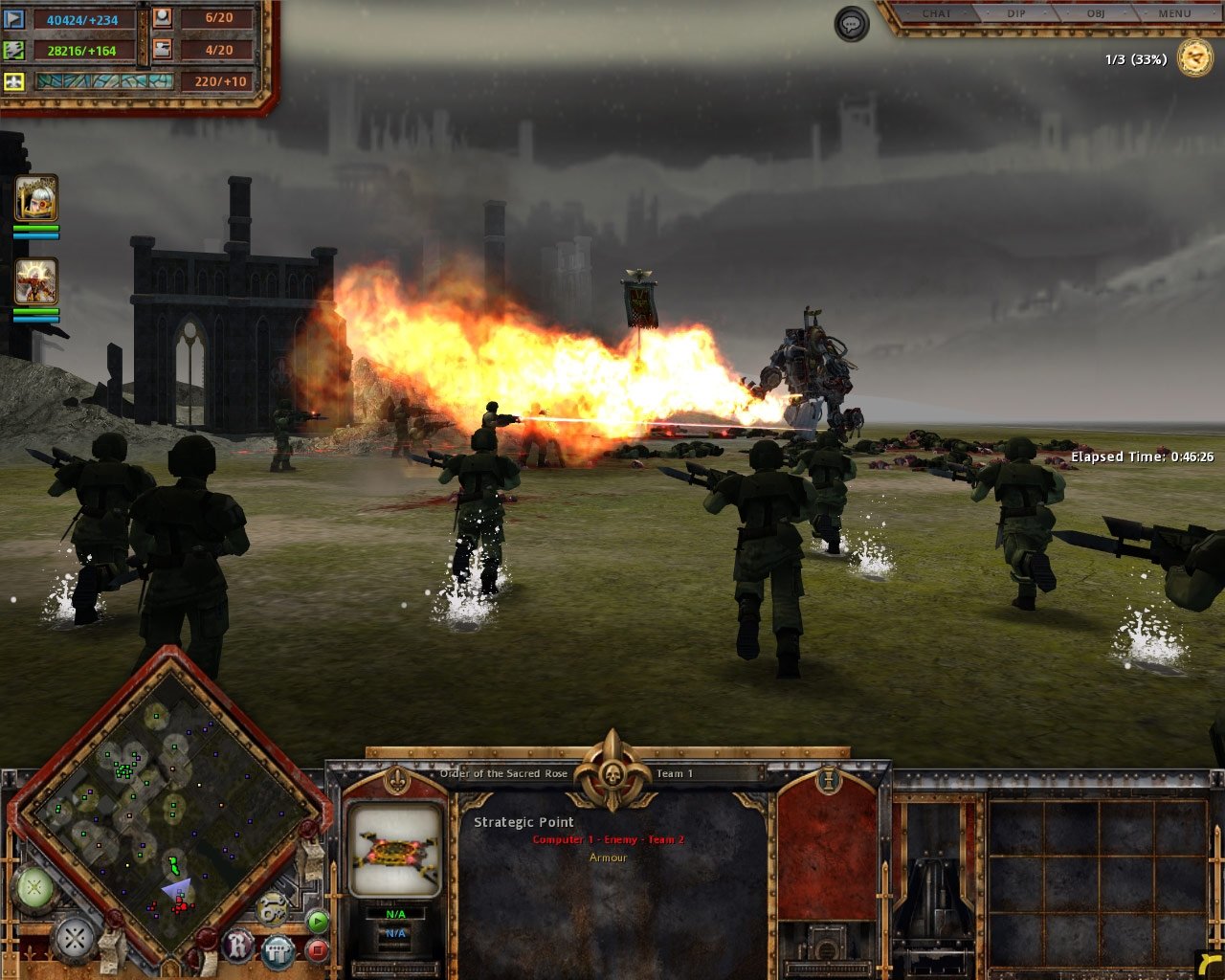Click the R rune icon near the minimap
The width and height of the screenshot is (1225, 980).
(x=236, y=946)
